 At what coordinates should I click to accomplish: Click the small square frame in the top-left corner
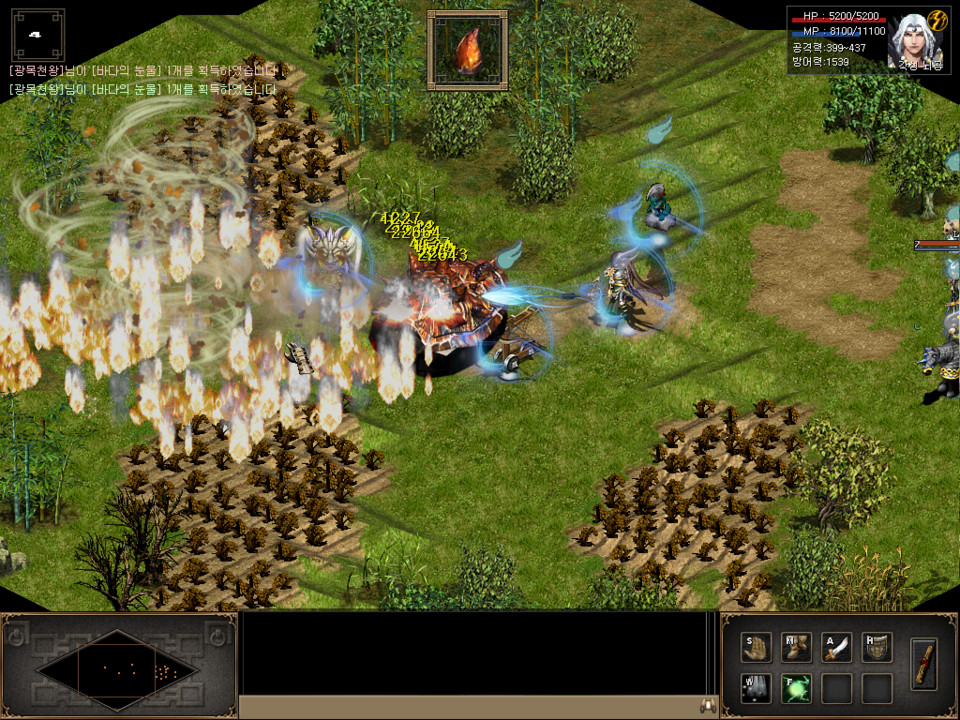(37, 35)
